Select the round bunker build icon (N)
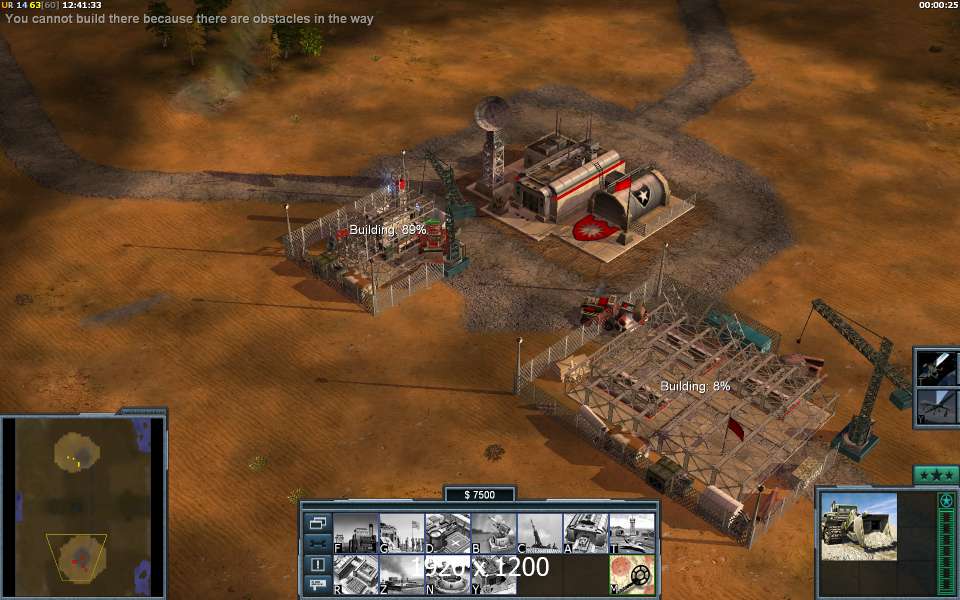960x600 pixels. pyautogui.click(x=447, y=574)
